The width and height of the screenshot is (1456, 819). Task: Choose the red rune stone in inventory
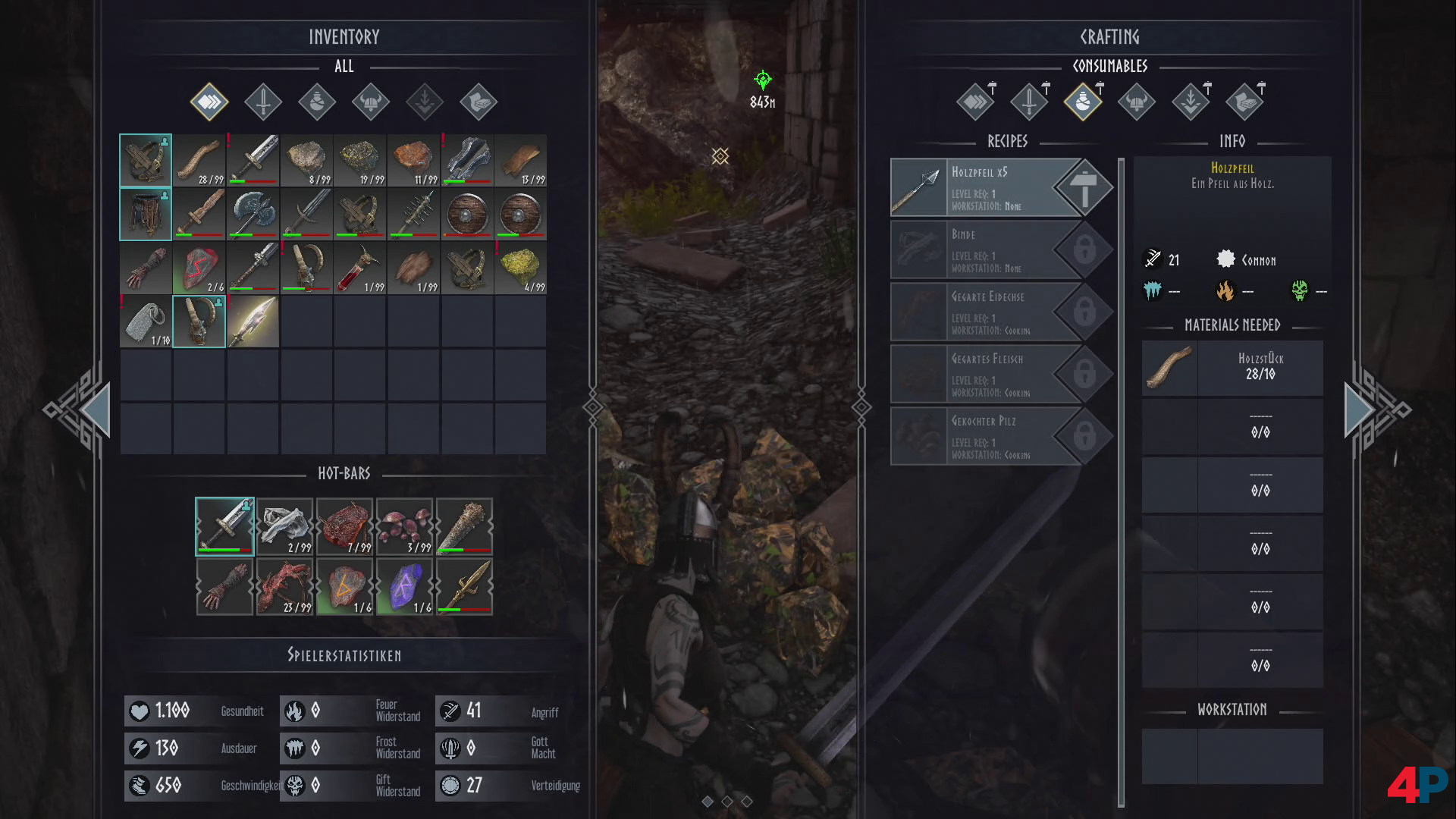point(199,267)
